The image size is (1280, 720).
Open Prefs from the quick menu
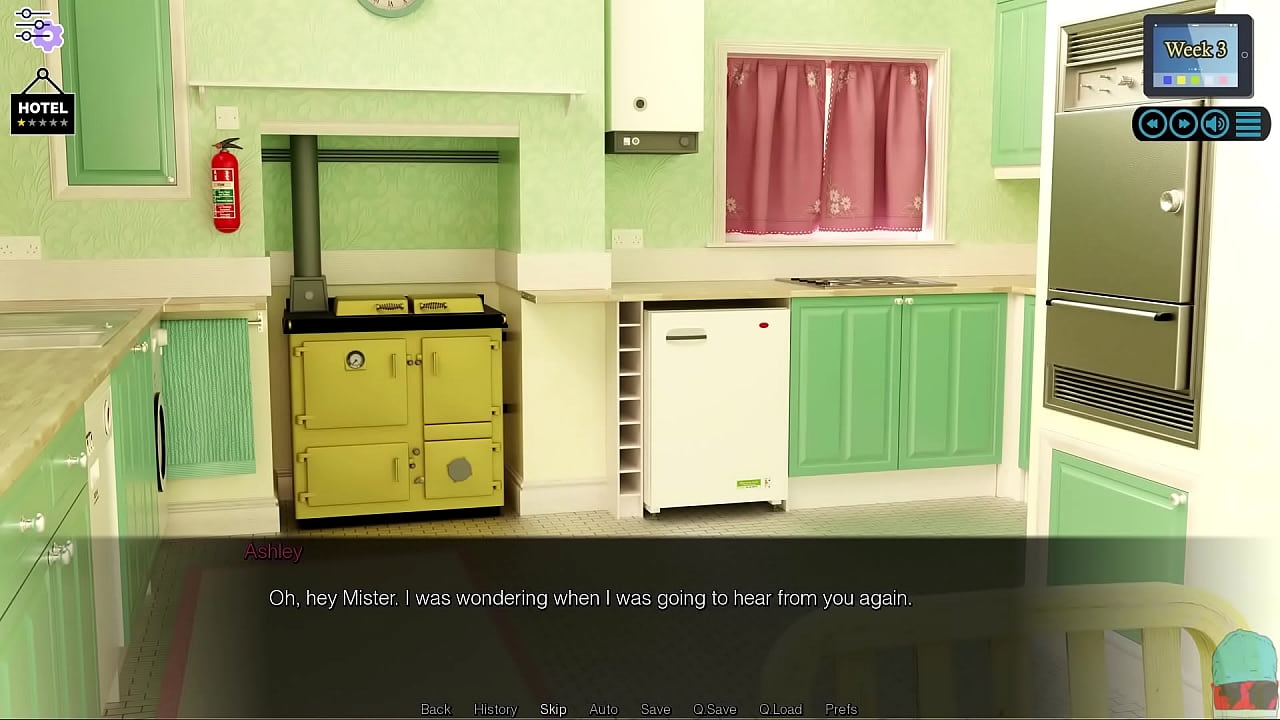pos(841,709)
